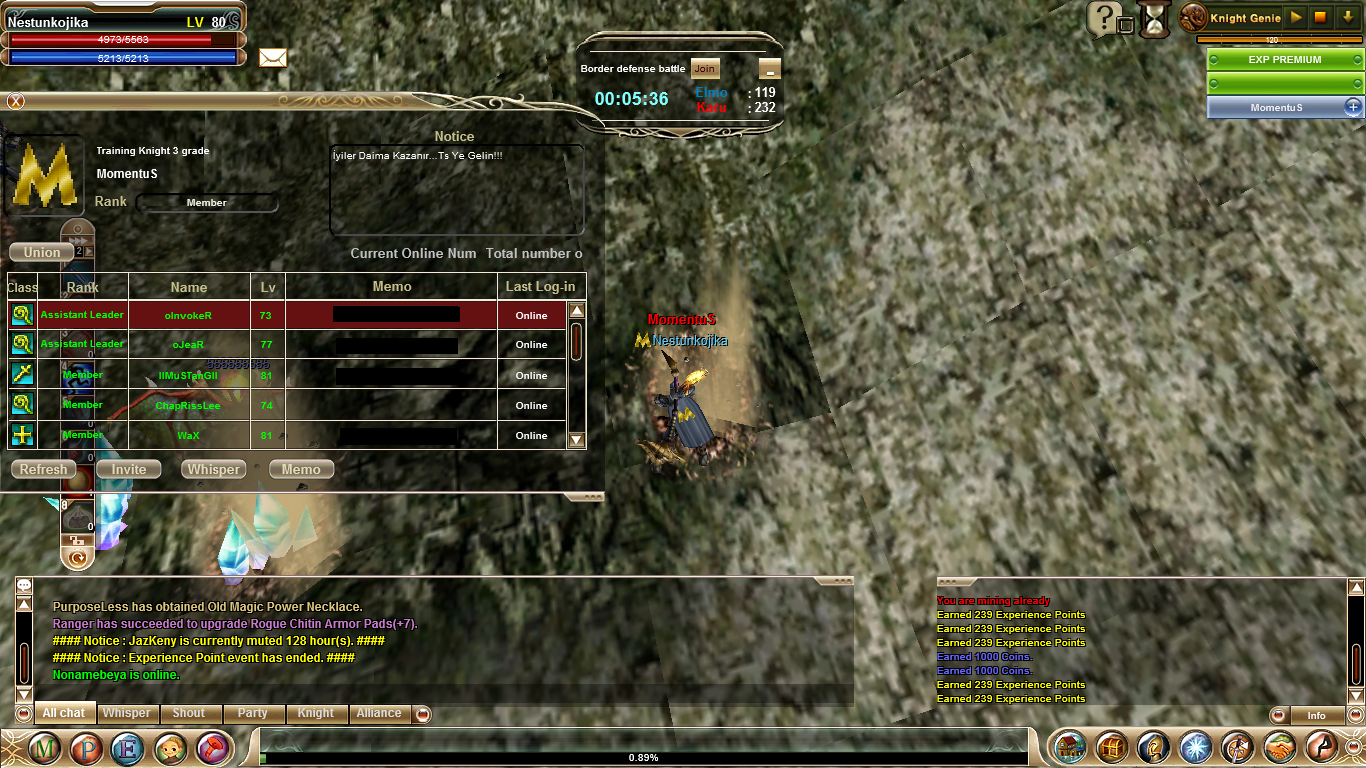1366x768 pixels.
Task: Invite a player using the Invite button
Action: click(129, 469)
